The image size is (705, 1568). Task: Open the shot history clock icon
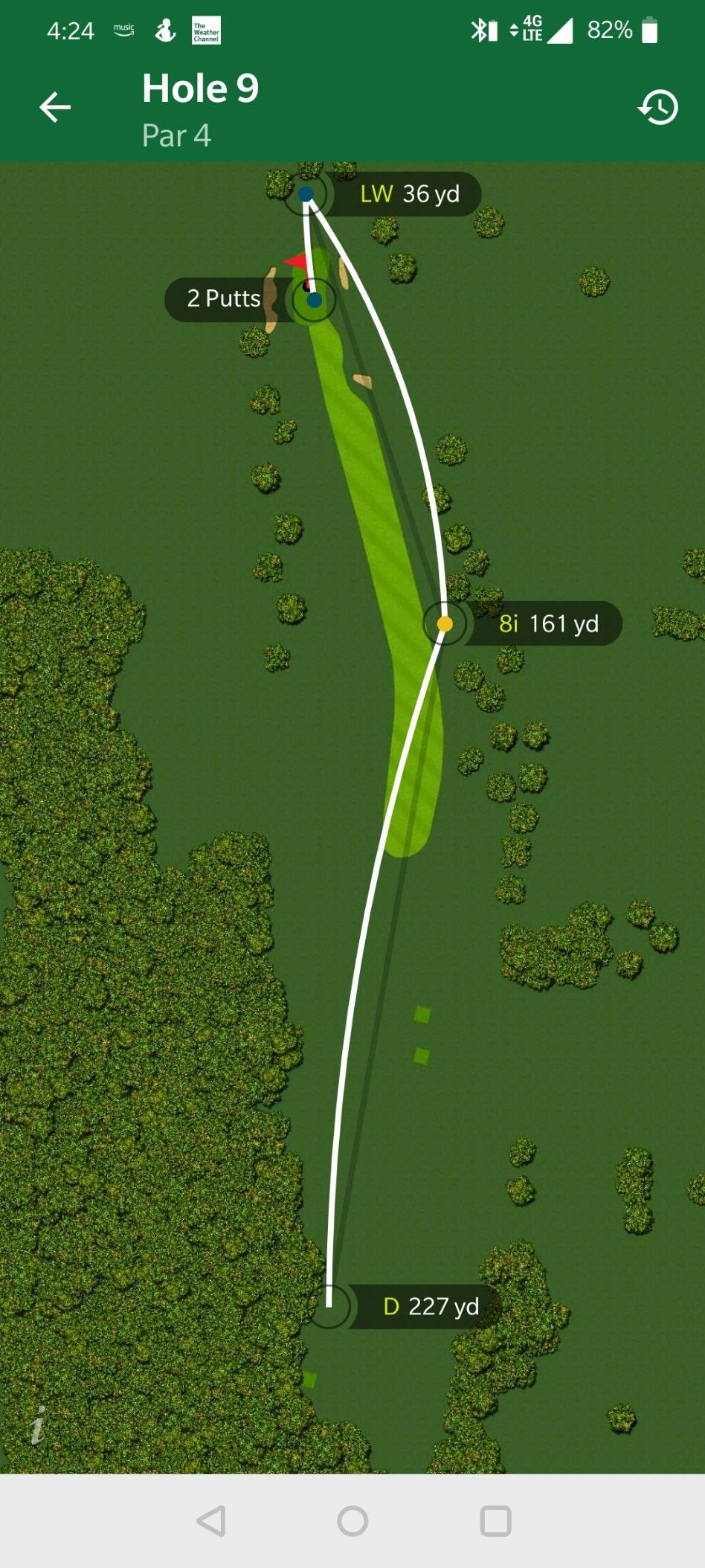(x=658, y=108)
